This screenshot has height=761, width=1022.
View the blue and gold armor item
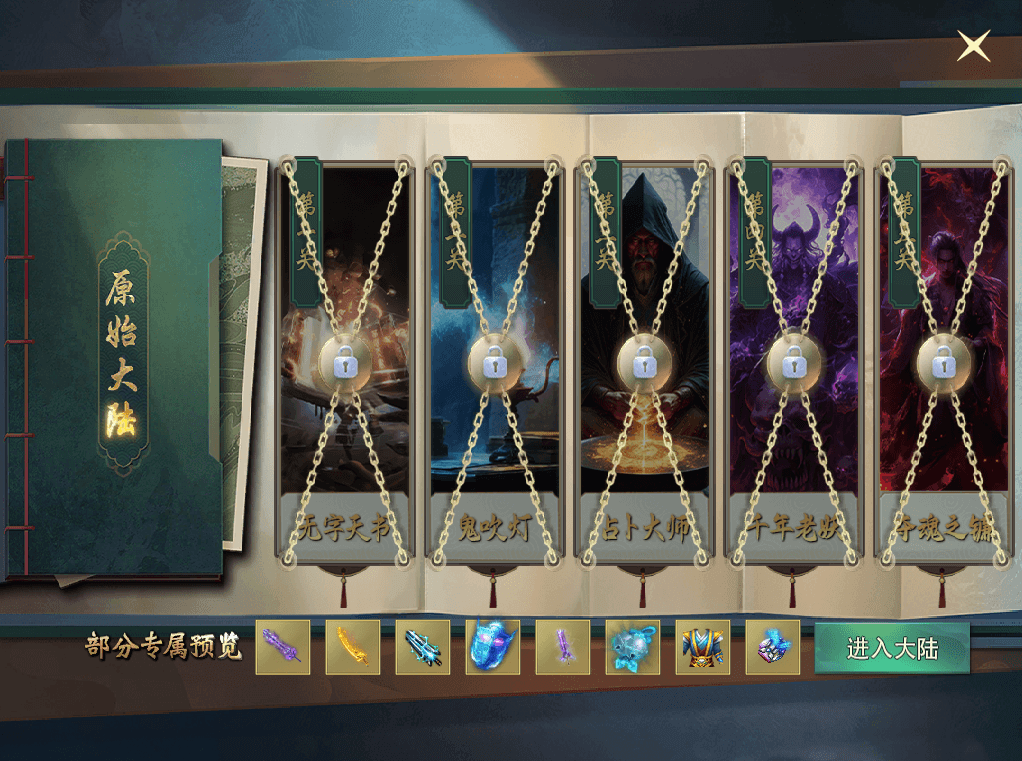click(x=703, y=648)
